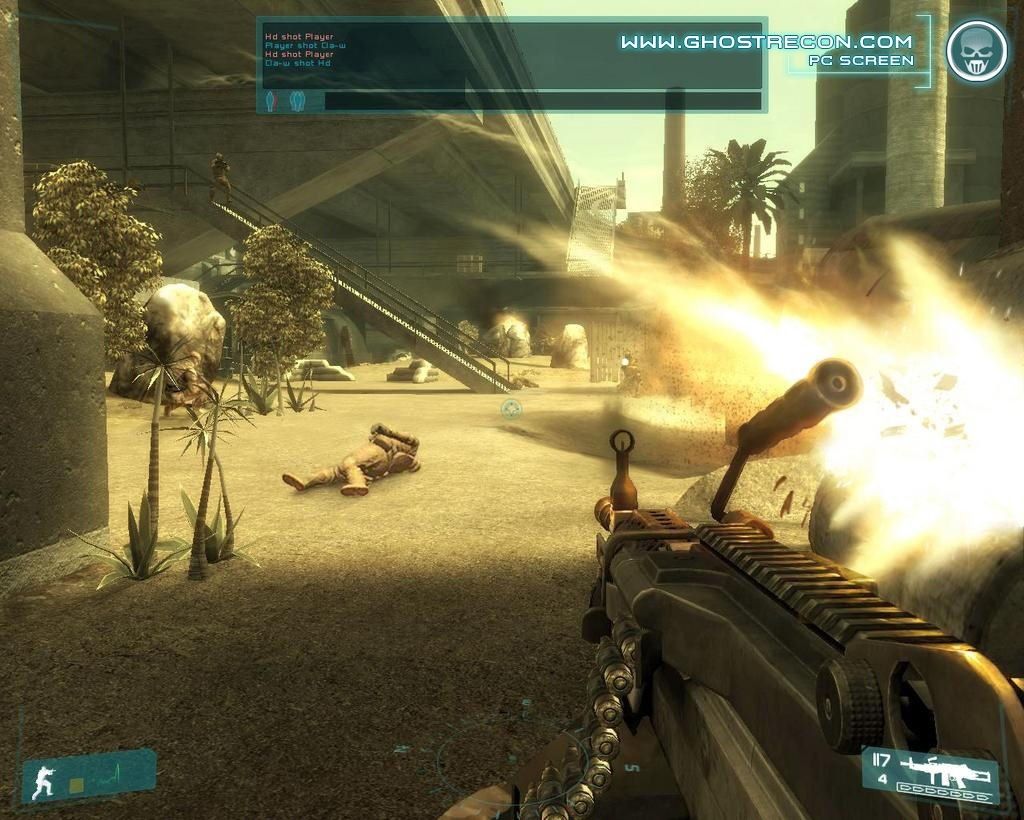Click the Ghost skull emblem
The image size is (1024, 820).
pos(976,51)
